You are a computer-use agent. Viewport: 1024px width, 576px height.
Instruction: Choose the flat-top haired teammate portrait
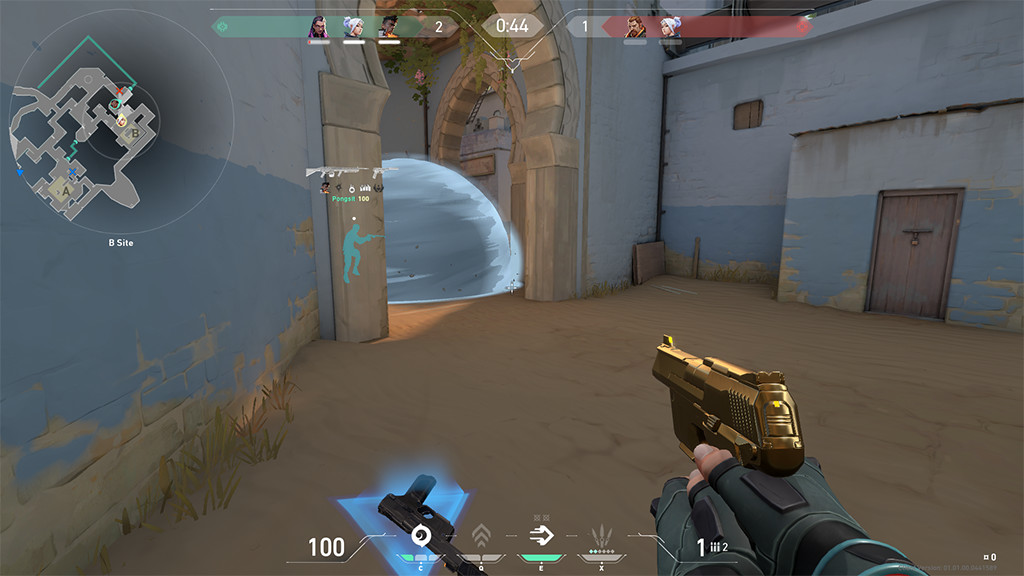(x=388, y=27)
